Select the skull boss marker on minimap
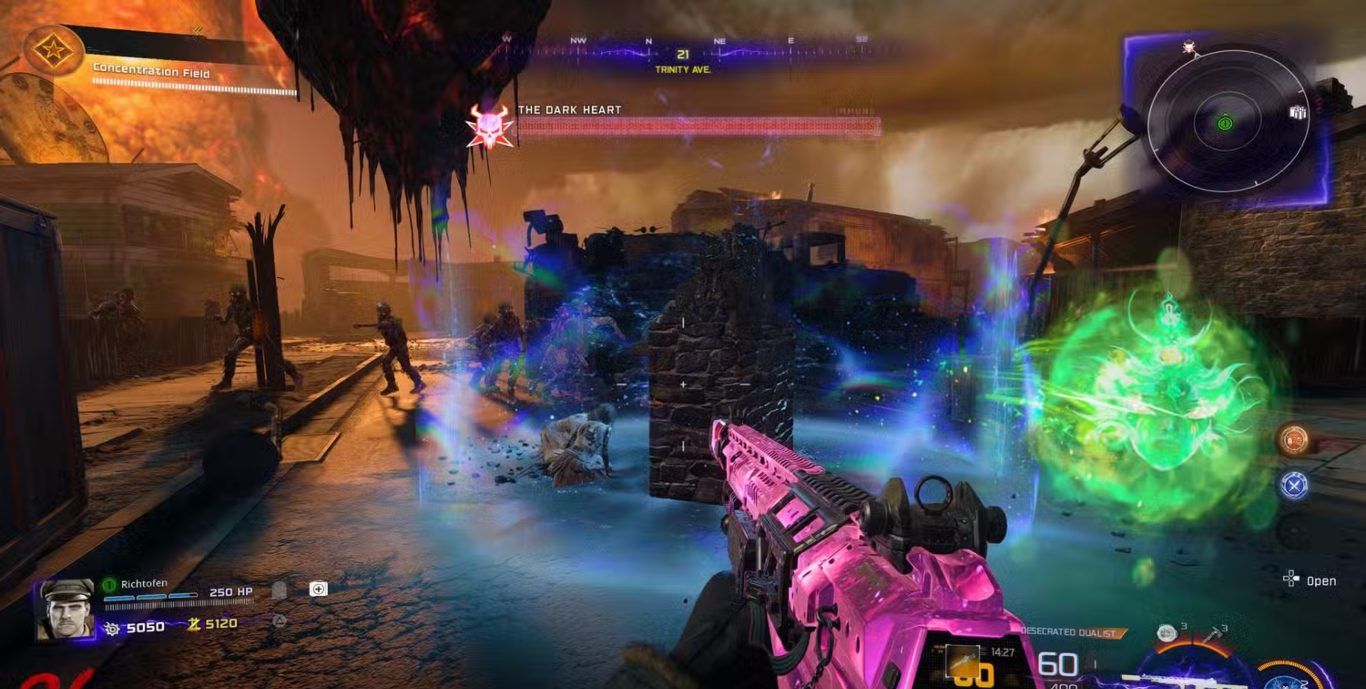The height and width of the screenshot is (689, 1366). [x=1188, y=47]
